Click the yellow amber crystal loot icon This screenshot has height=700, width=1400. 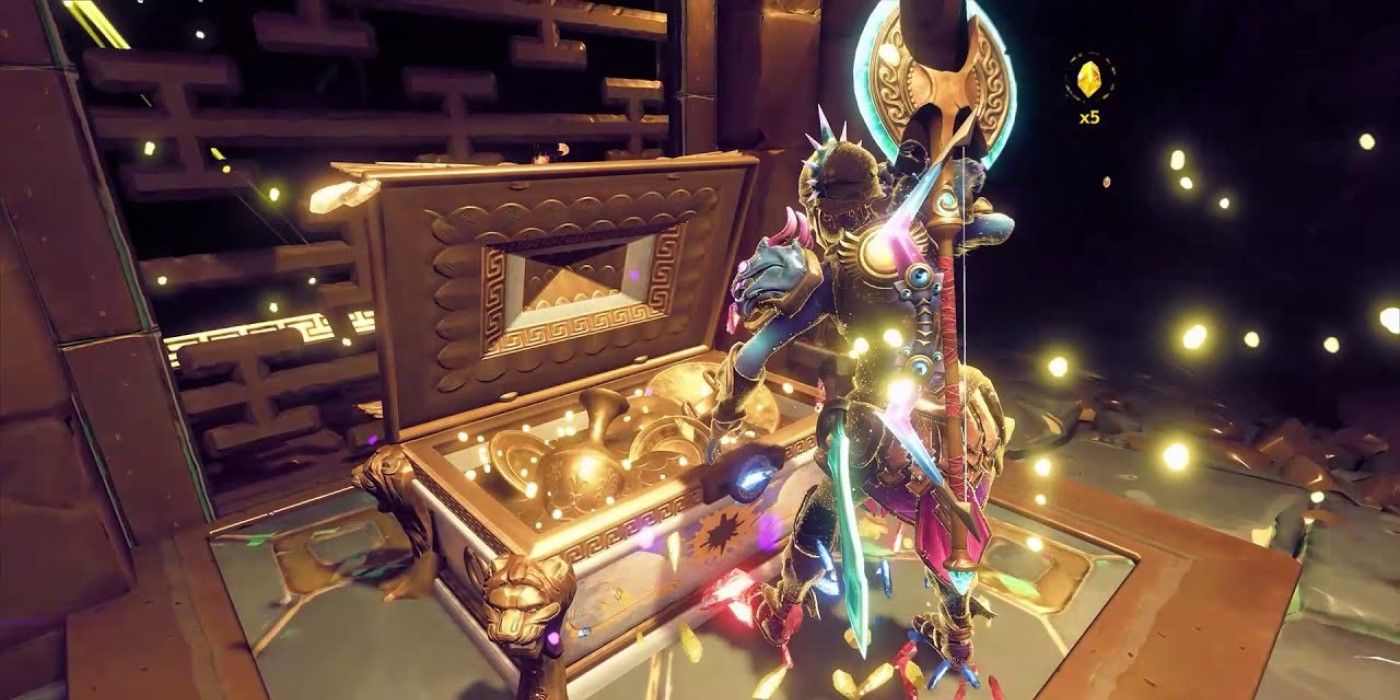[x=1089, y=78]
